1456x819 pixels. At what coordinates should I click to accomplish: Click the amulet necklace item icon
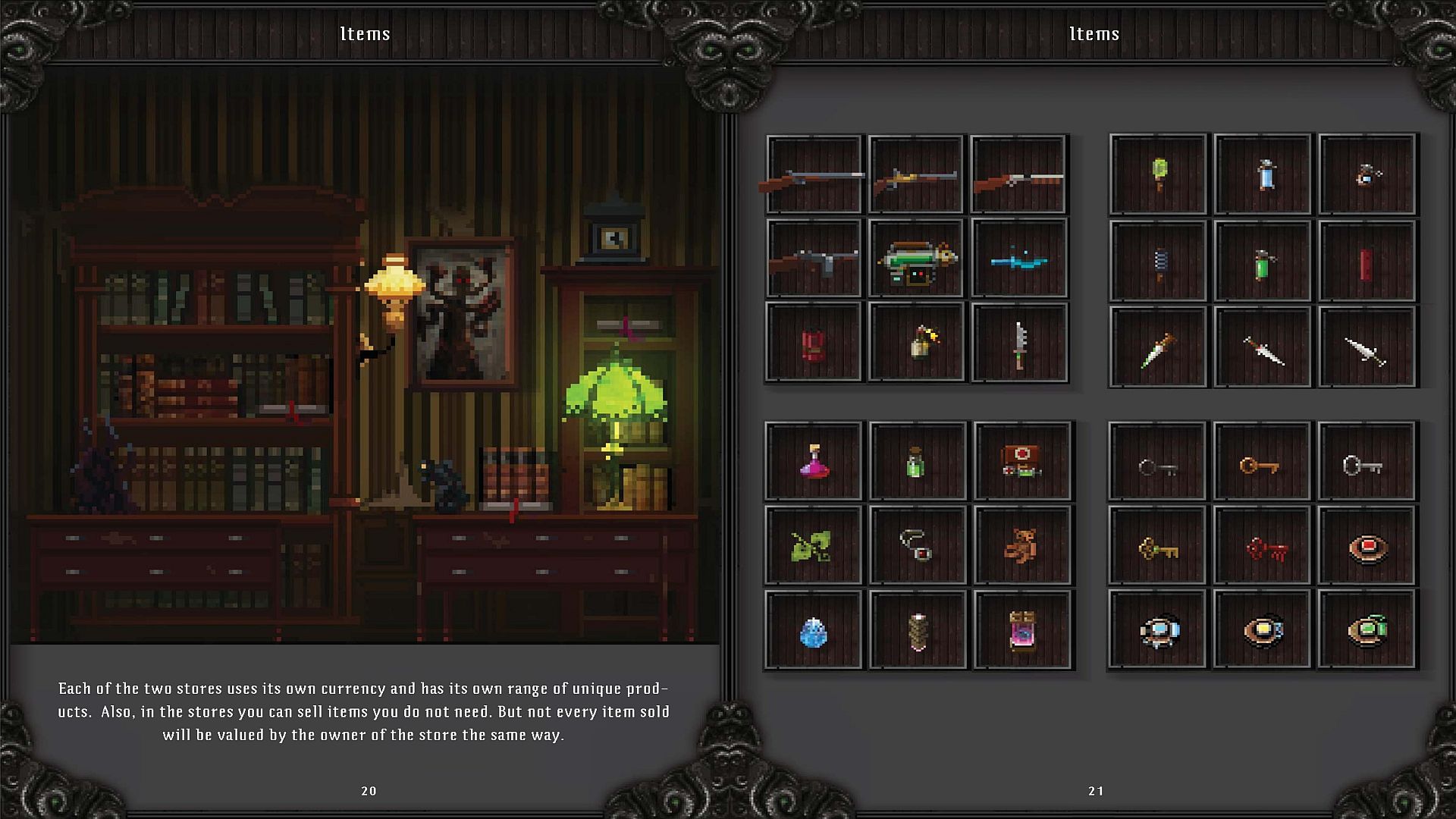(x=916, y=549)
